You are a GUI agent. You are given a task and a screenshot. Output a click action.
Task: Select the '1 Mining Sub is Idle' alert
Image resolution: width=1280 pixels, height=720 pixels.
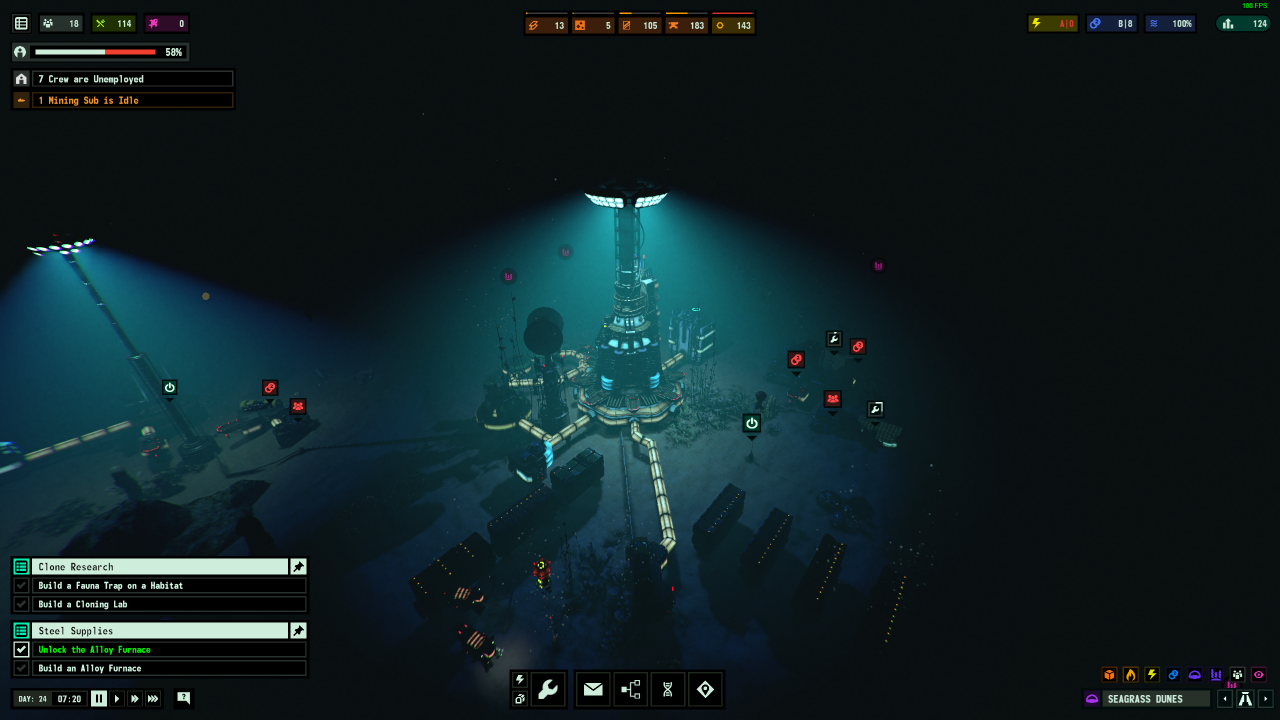(x=132, y=100)
